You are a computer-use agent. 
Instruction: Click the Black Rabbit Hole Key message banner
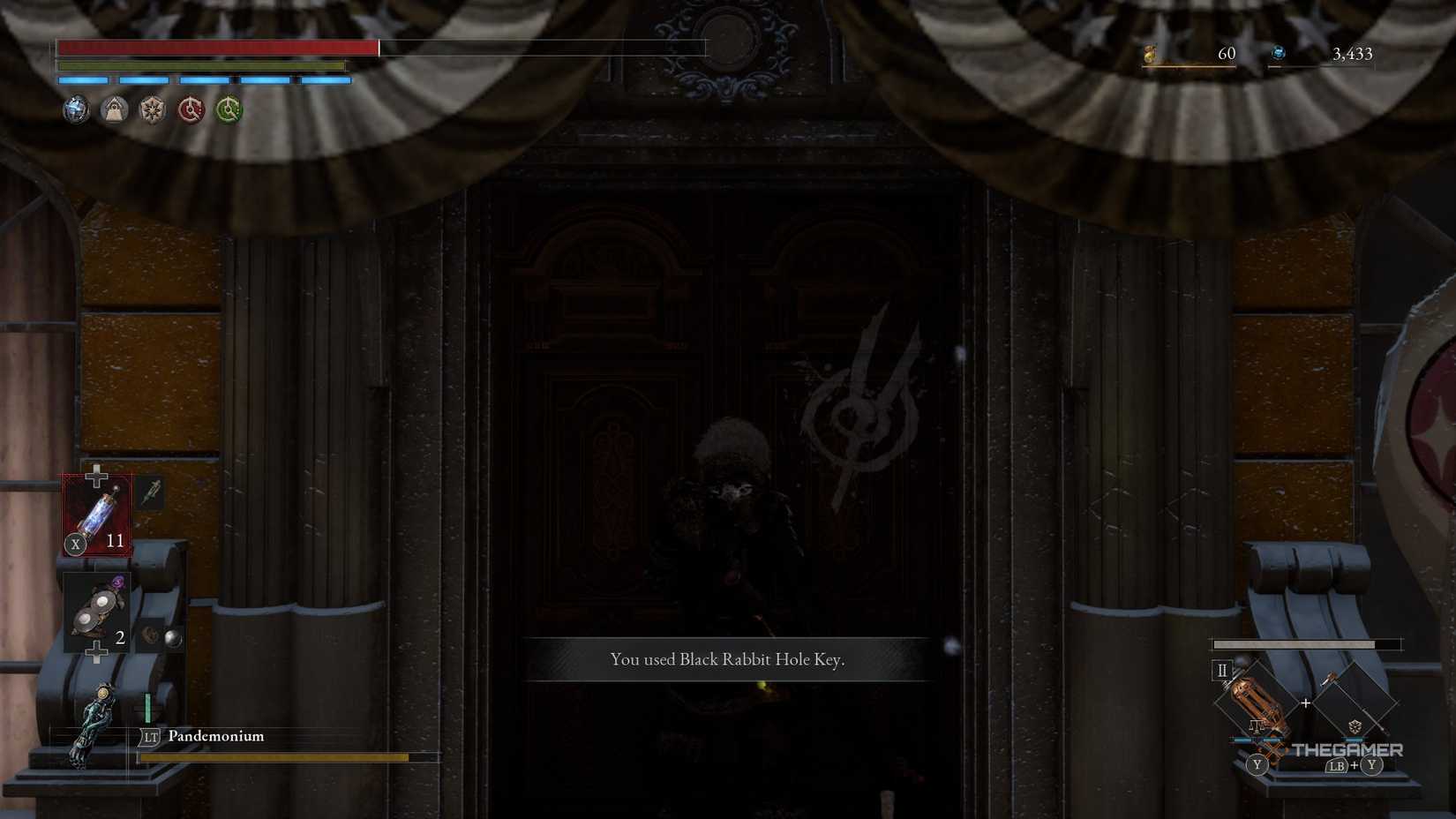[727, 659]
